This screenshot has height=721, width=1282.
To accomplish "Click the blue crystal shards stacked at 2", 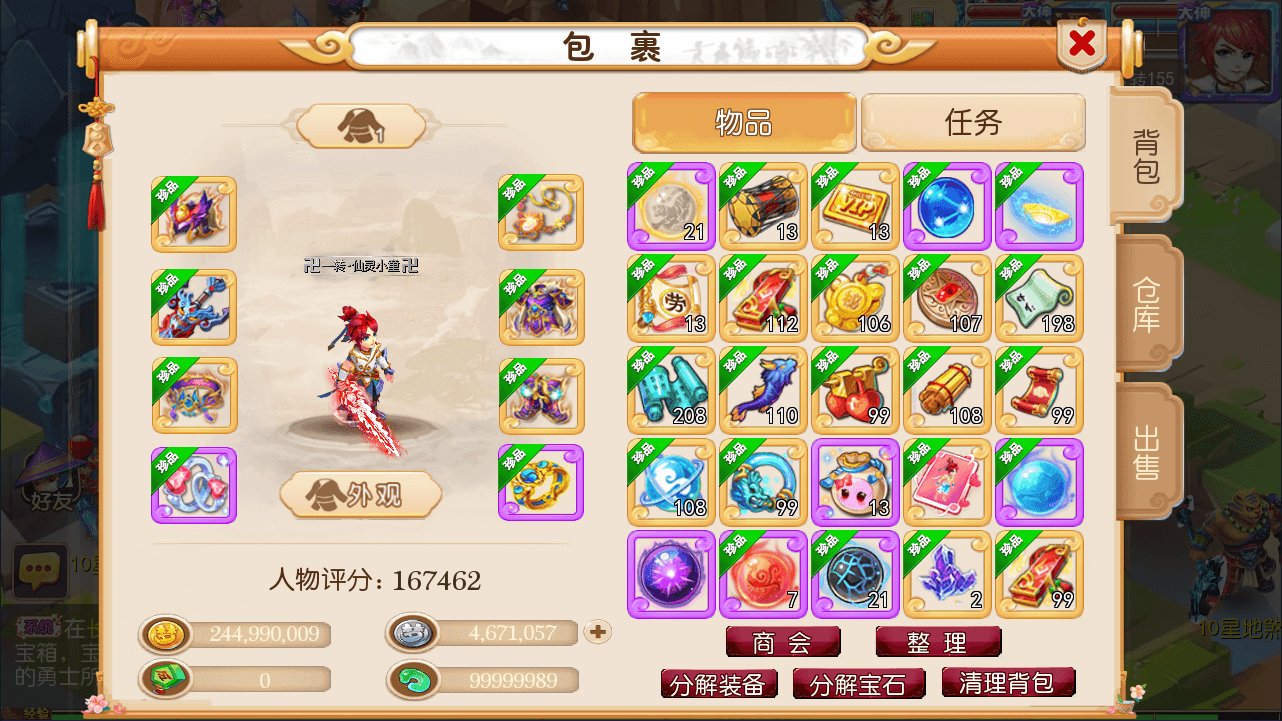I will [x=947, y=574].
